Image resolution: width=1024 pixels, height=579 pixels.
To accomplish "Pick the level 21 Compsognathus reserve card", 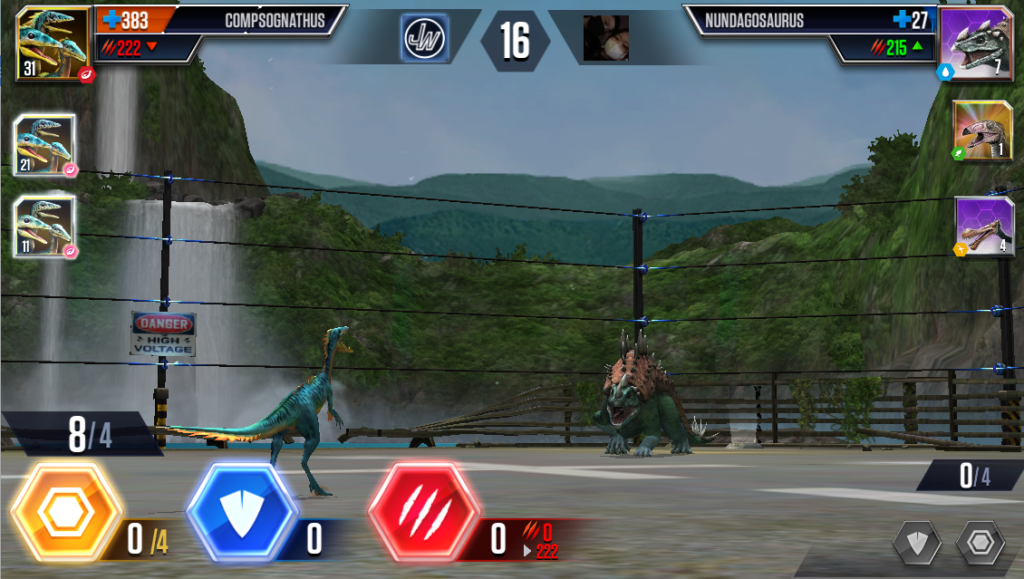I will pyautogui.click(x=45, y=146).
